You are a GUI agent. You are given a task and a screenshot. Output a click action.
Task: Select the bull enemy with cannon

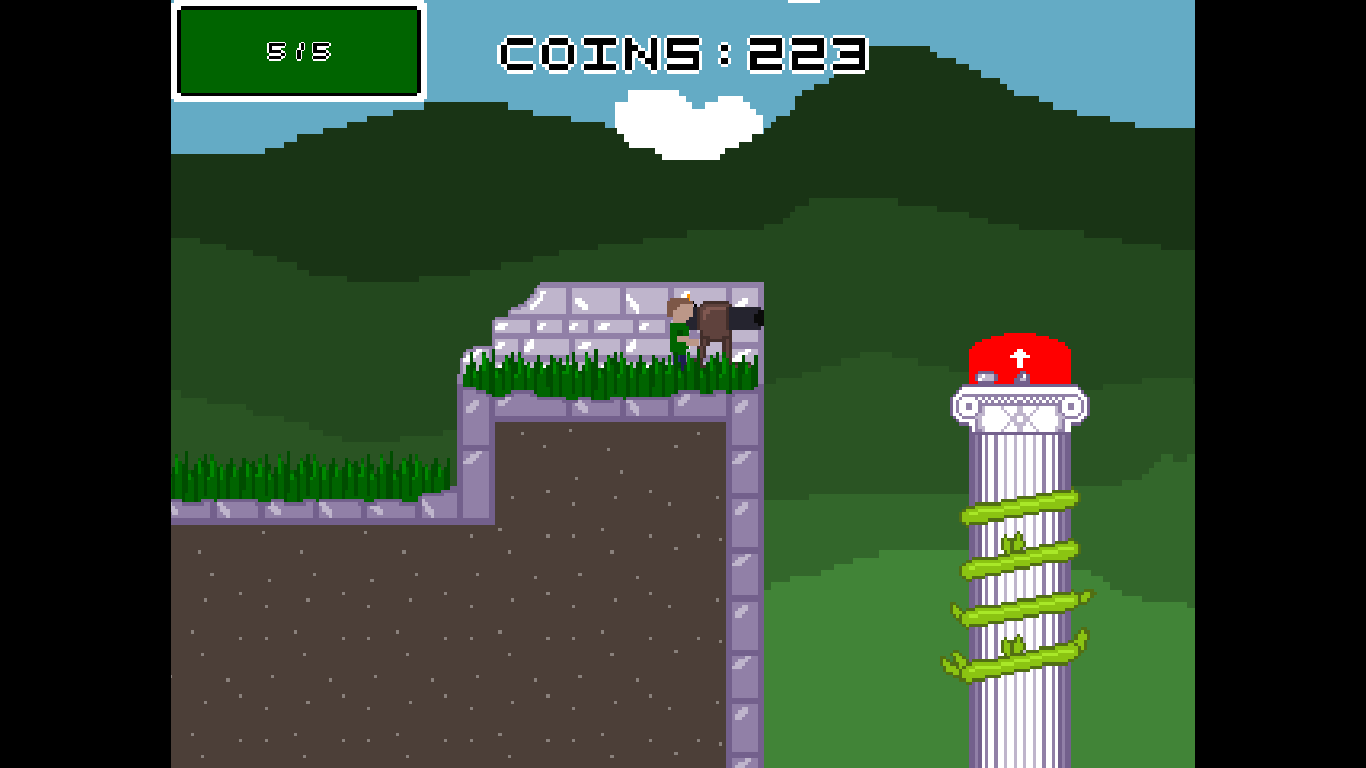coord(715,320)
